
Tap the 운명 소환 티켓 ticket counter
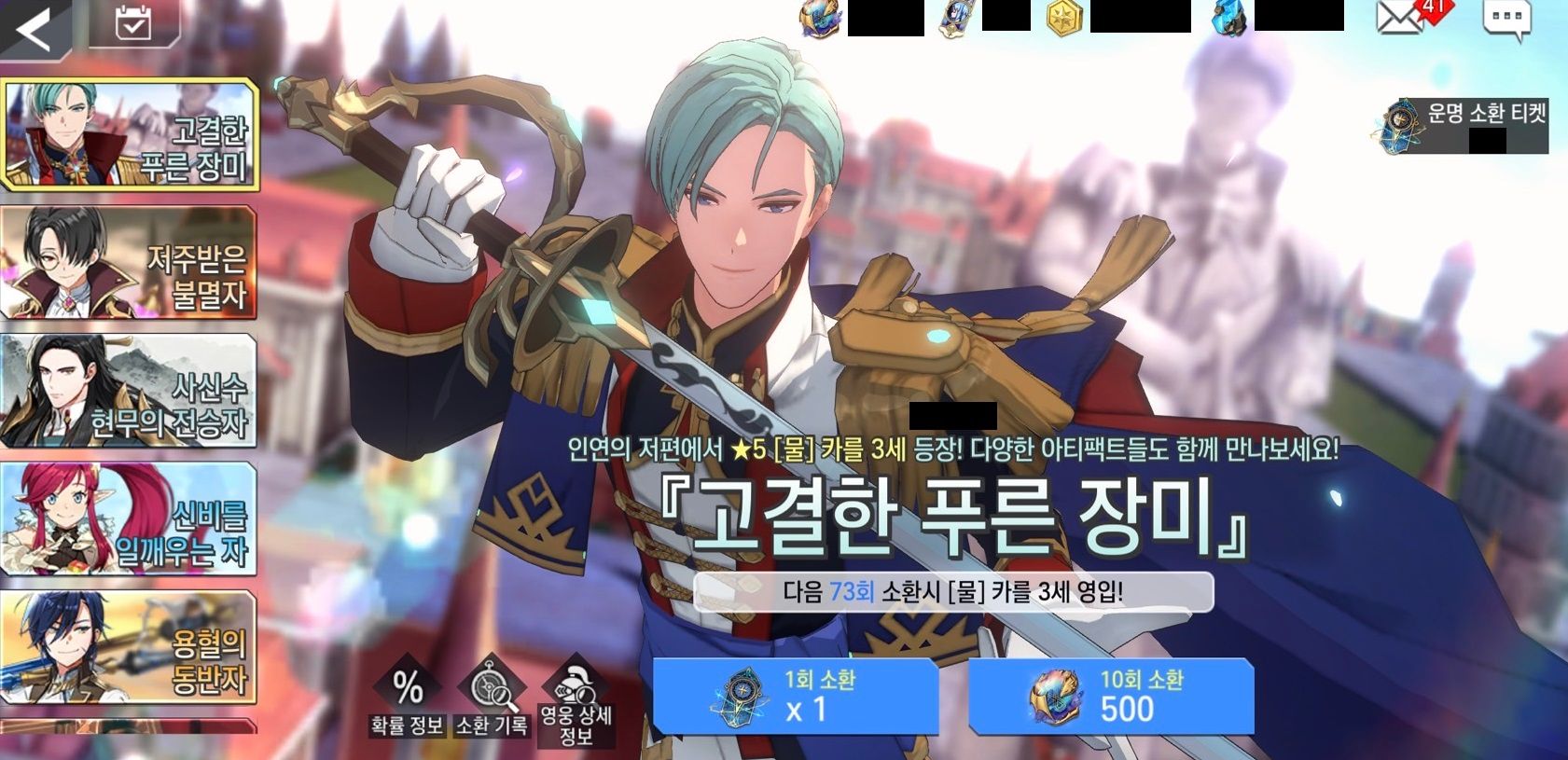tap(1463, 126)
